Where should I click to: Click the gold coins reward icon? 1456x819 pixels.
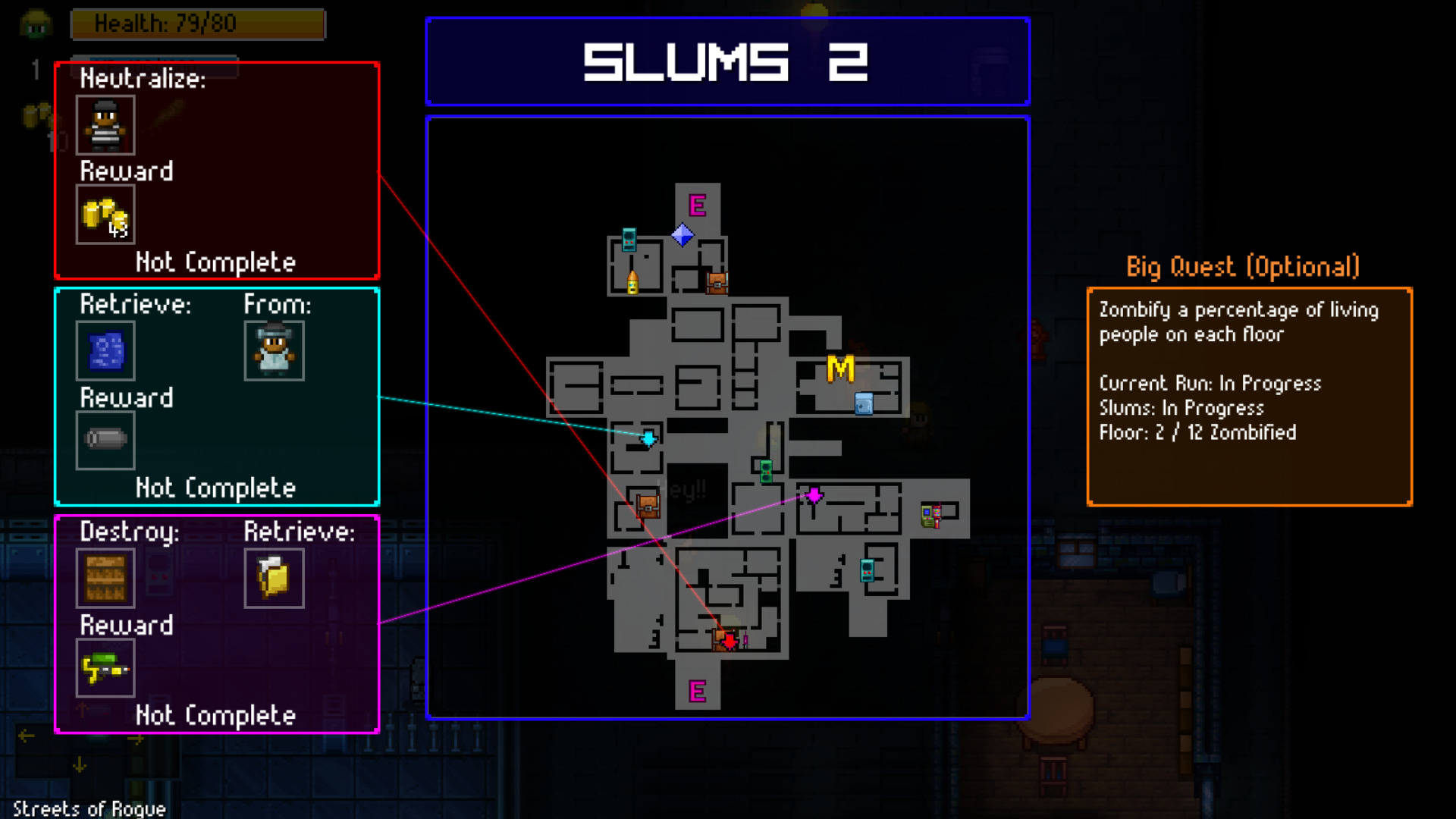[x=105, y=215]
